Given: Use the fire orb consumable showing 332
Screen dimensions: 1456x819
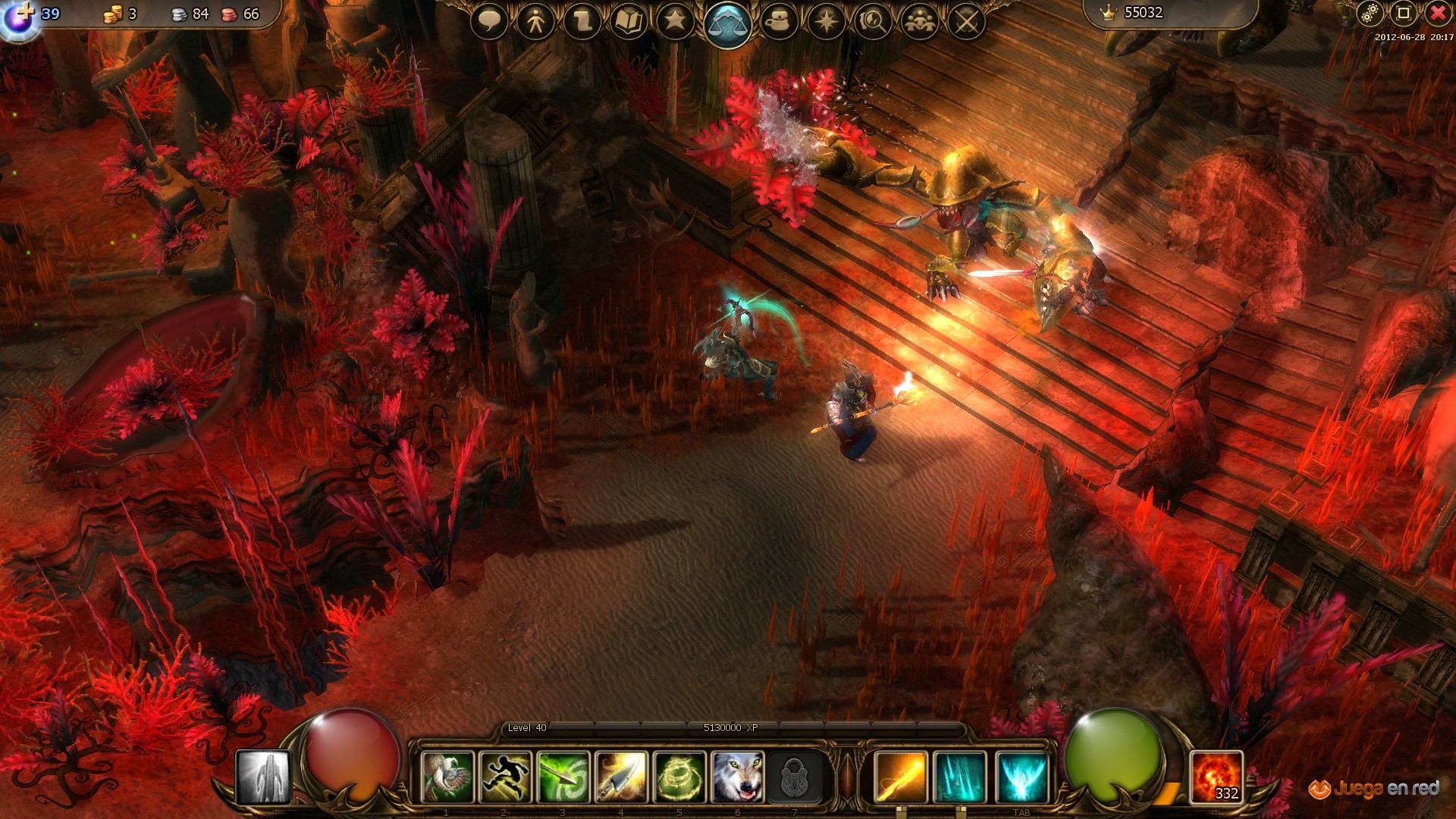Looking at the screenshot, I should [1216, 777].
